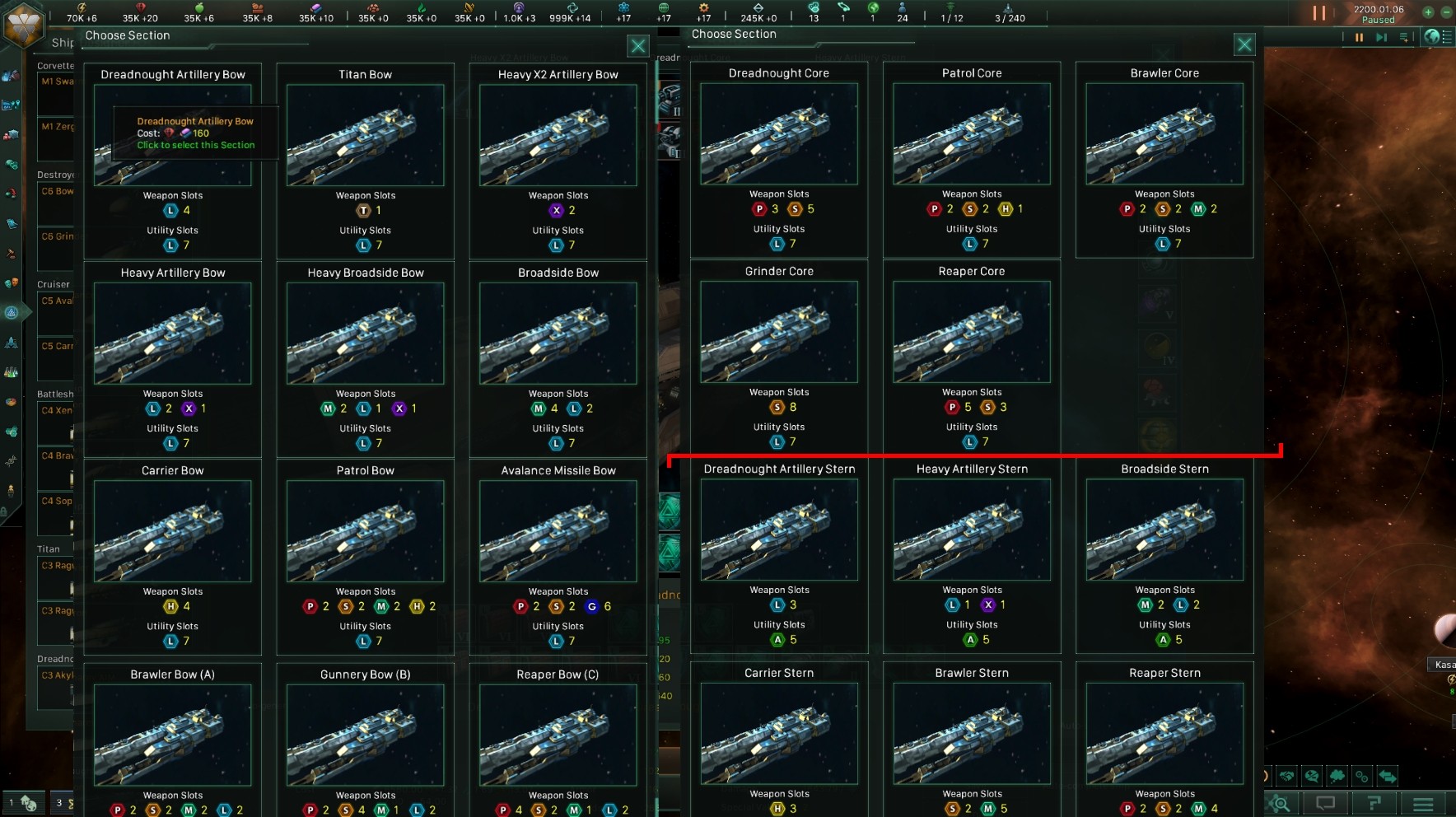Collapse the Battleship design group
Screen dimensions: 1456x817
[53, 394]
